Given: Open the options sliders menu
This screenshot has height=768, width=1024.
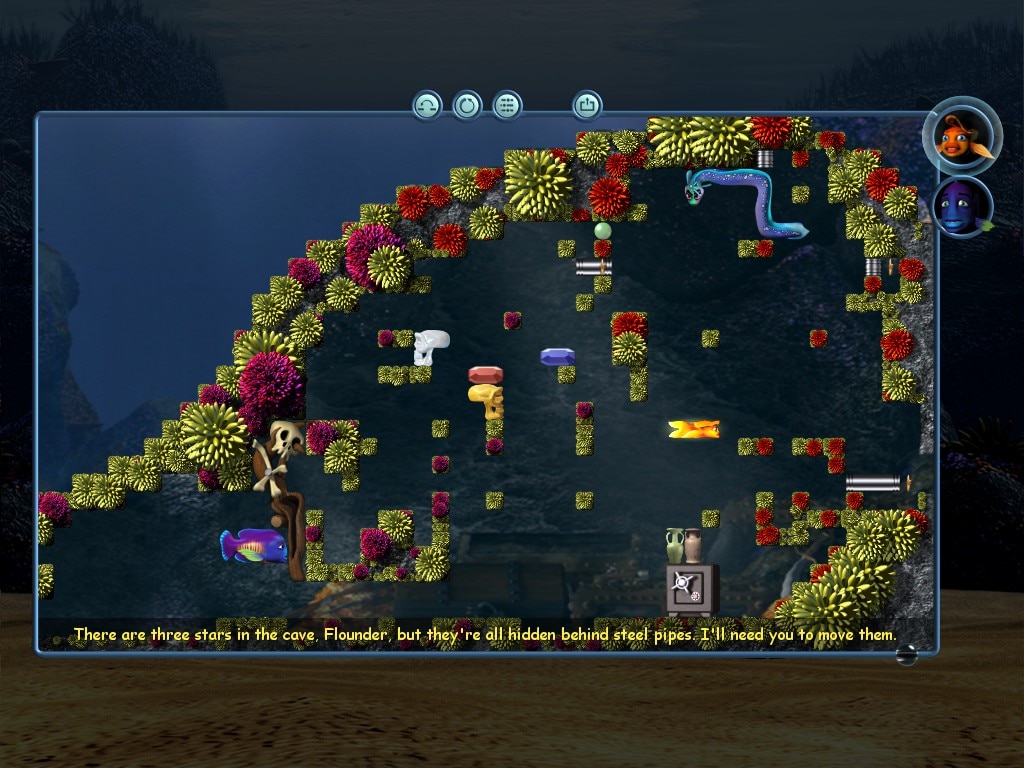Looking at the screenshot, I should point(507,105).
